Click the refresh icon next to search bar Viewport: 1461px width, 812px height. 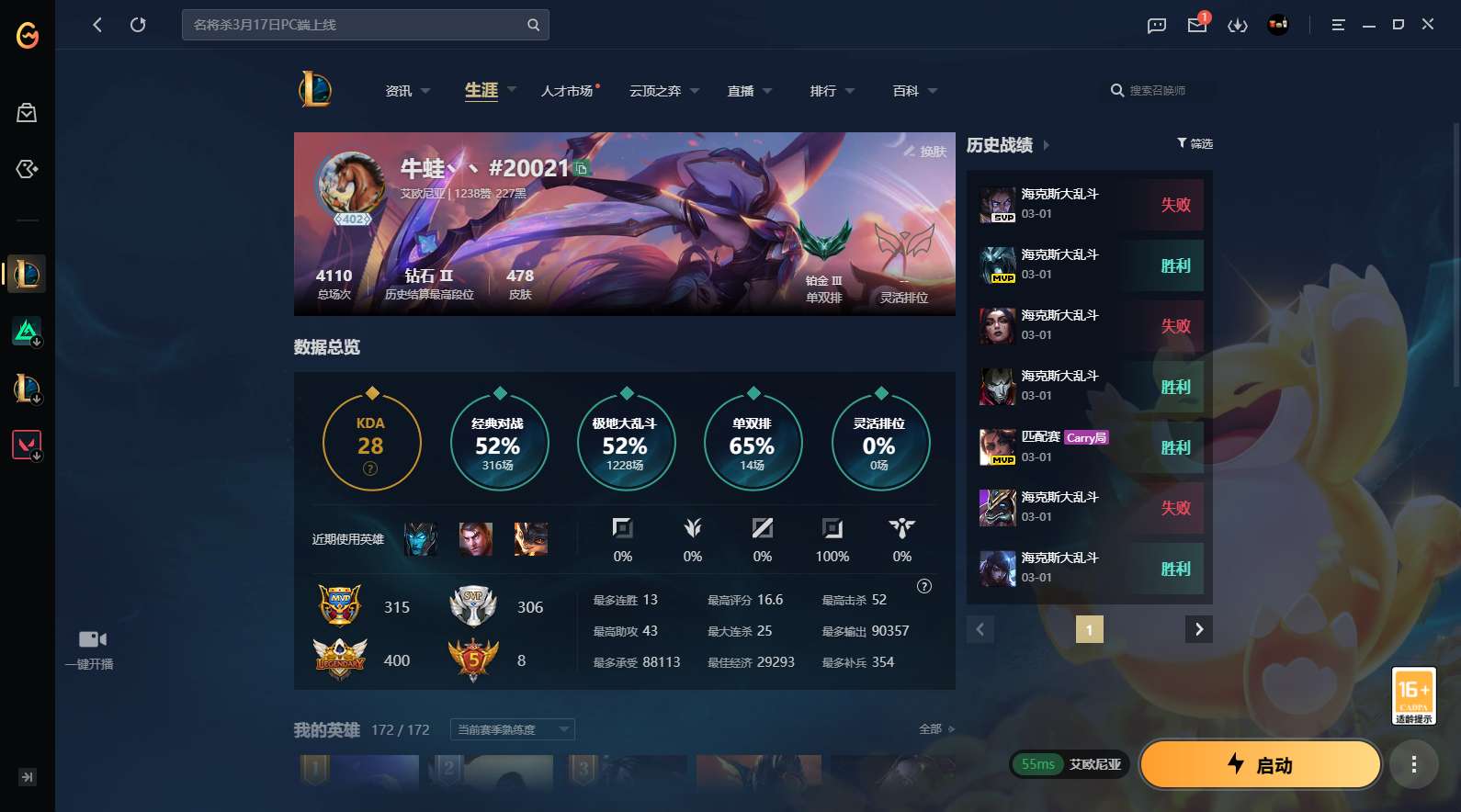click(139, 25)
